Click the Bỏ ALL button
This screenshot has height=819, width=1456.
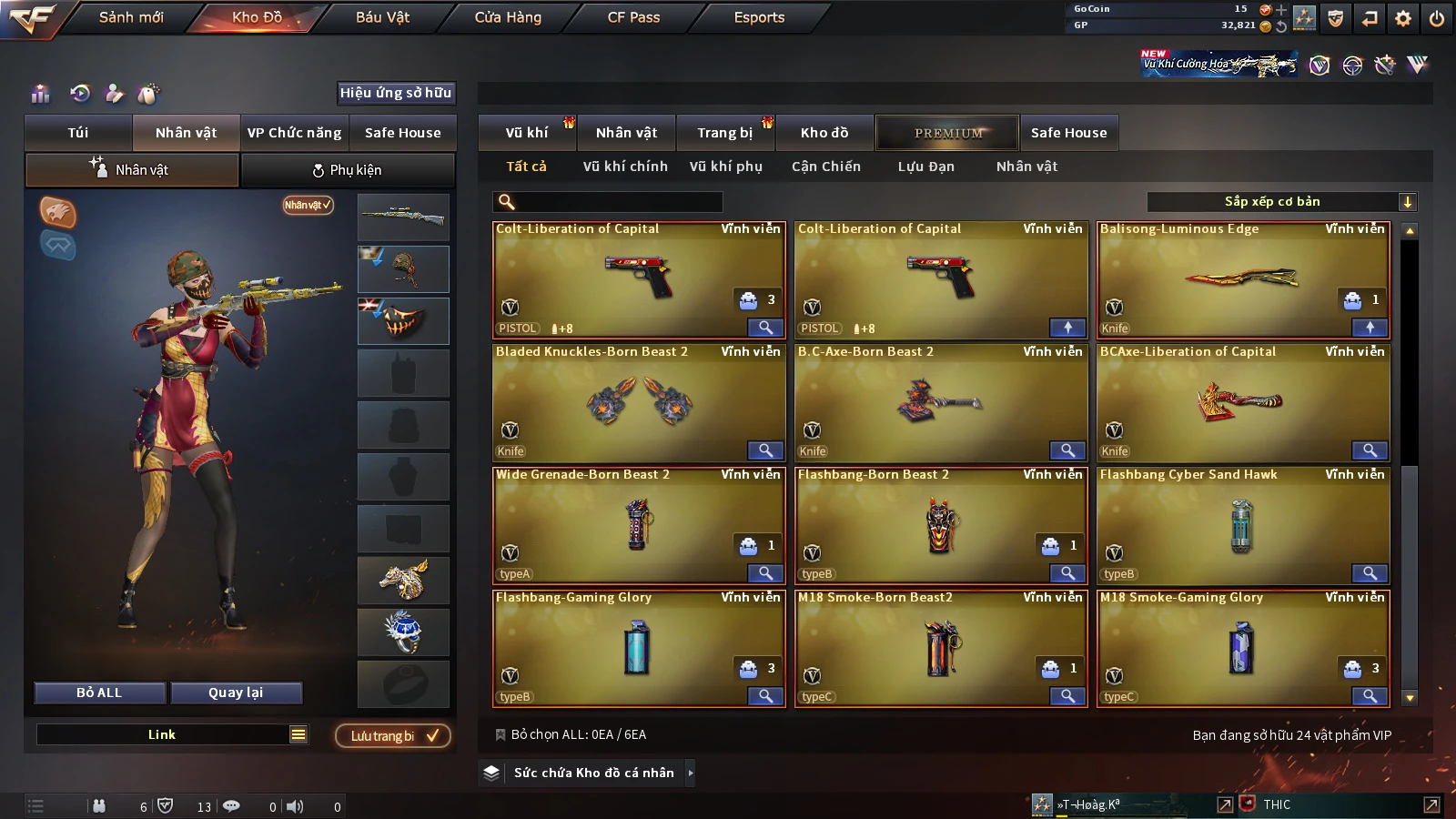[99, 693]
